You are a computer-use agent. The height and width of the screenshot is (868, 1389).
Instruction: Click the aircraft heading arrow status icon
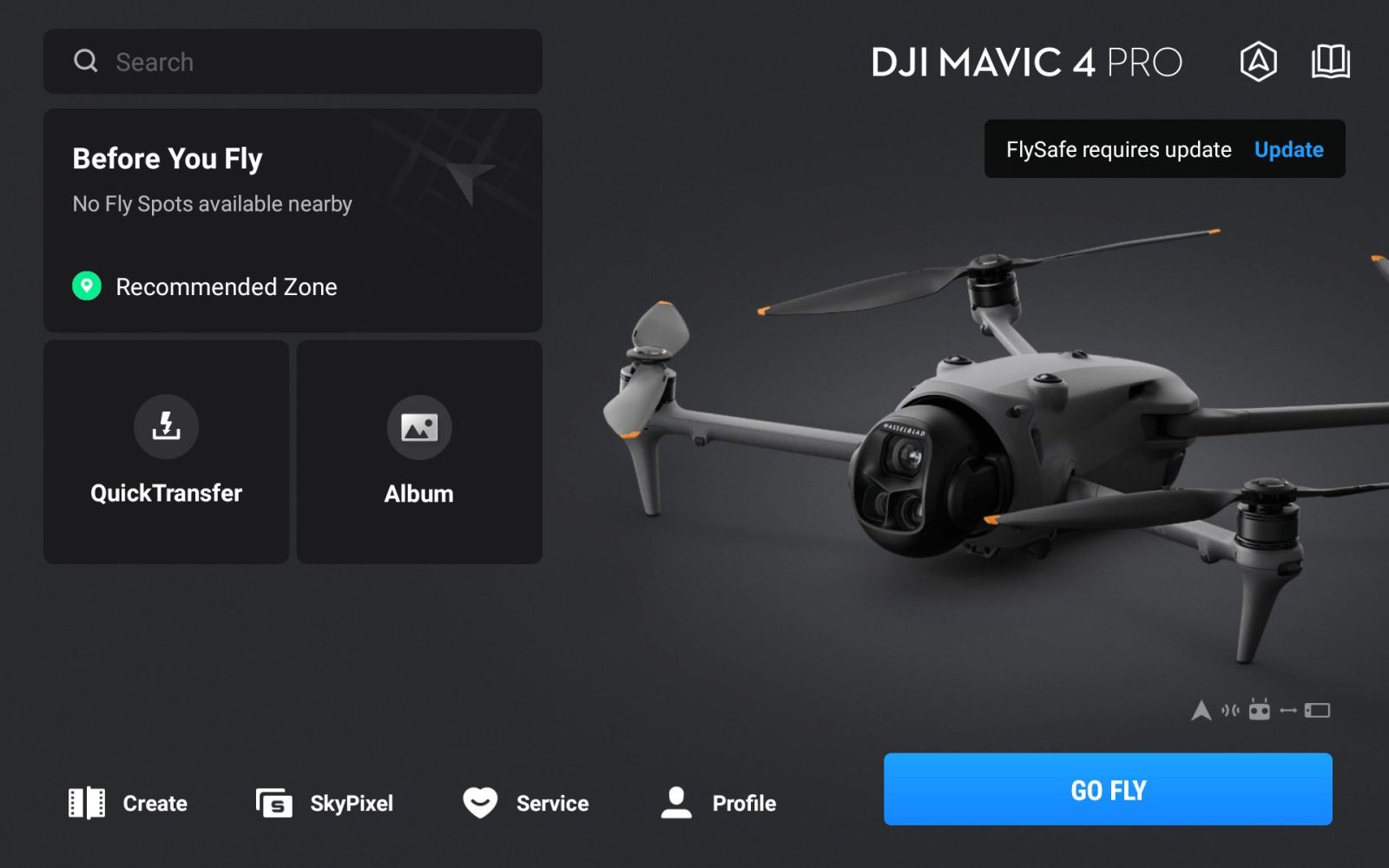coord(1201,710)
